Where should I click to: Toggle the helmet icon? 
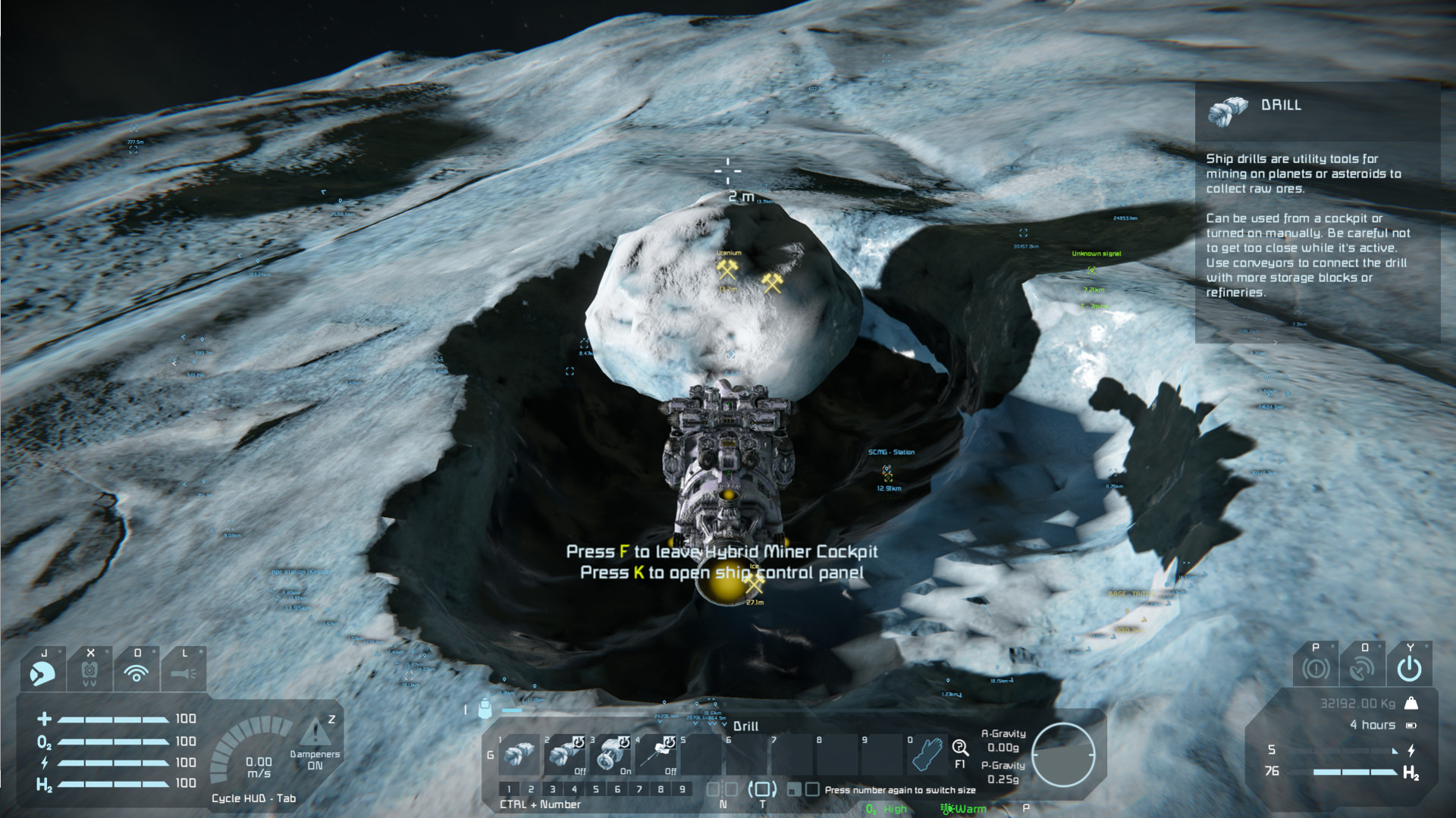coord(42,672)
